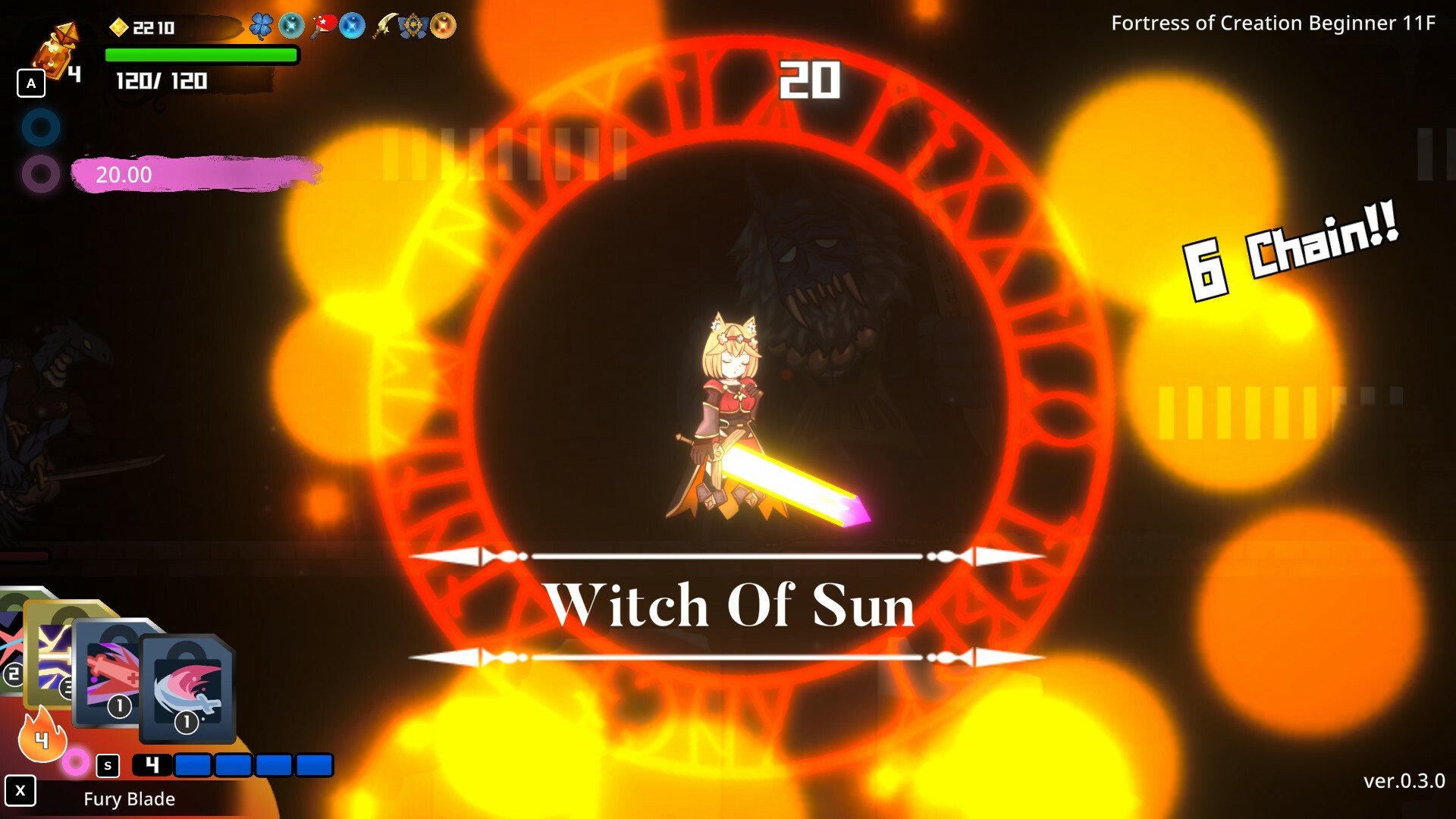1456x819 pixels.
Task: Click the bright blue orb icon
Action: pyautogui.click(x=353, y=26)
